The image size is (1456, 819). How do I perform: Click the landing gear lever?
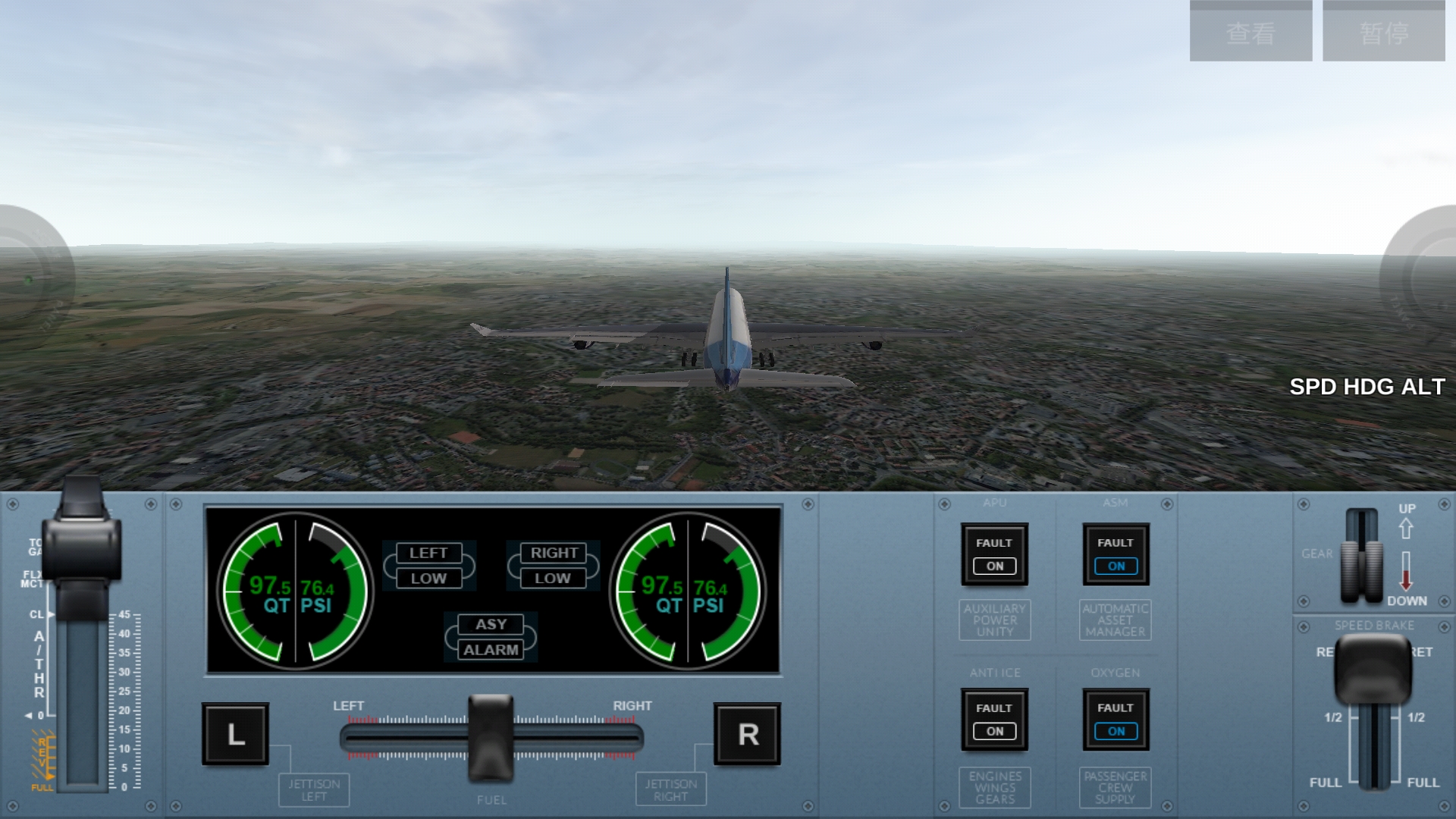point(1362,557)
